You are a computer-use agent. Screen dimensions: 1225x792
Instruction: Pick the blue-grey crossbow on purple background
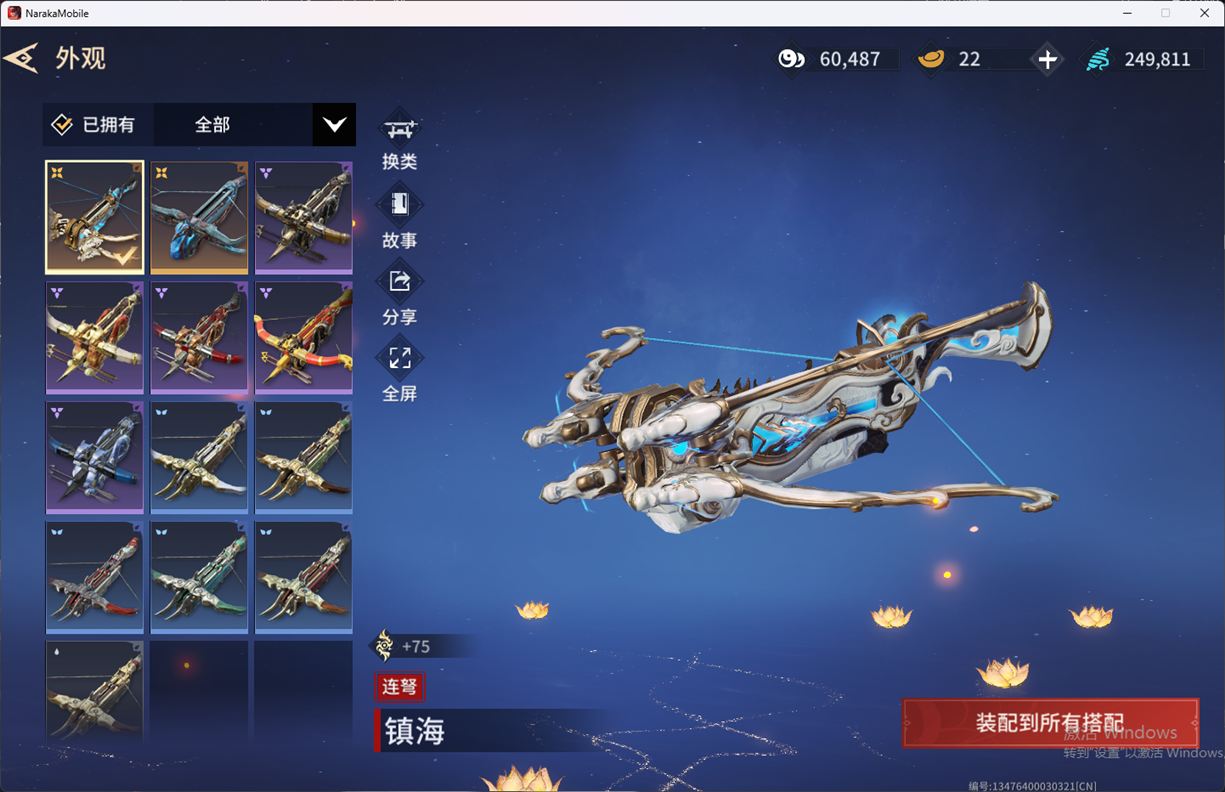point(94,457)
